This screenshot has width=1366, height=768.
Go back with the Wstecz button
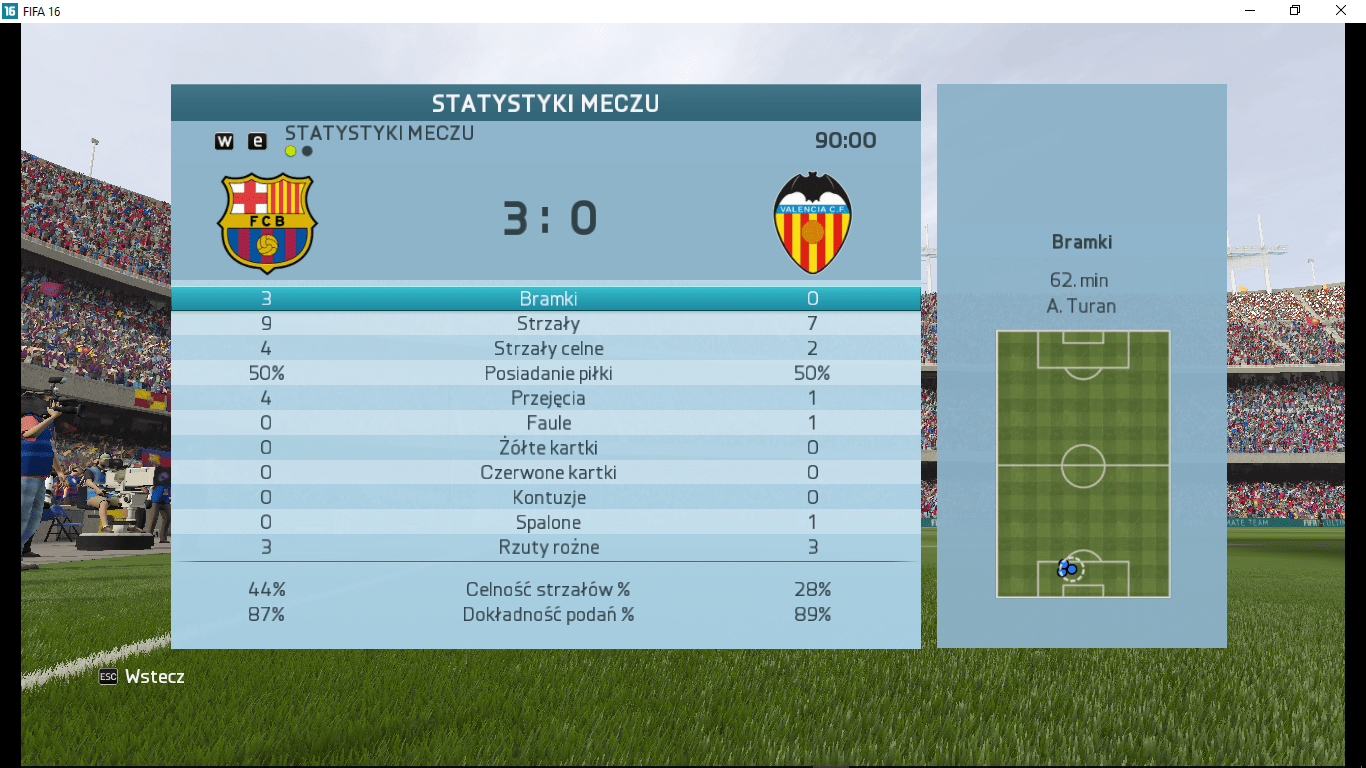142,677
